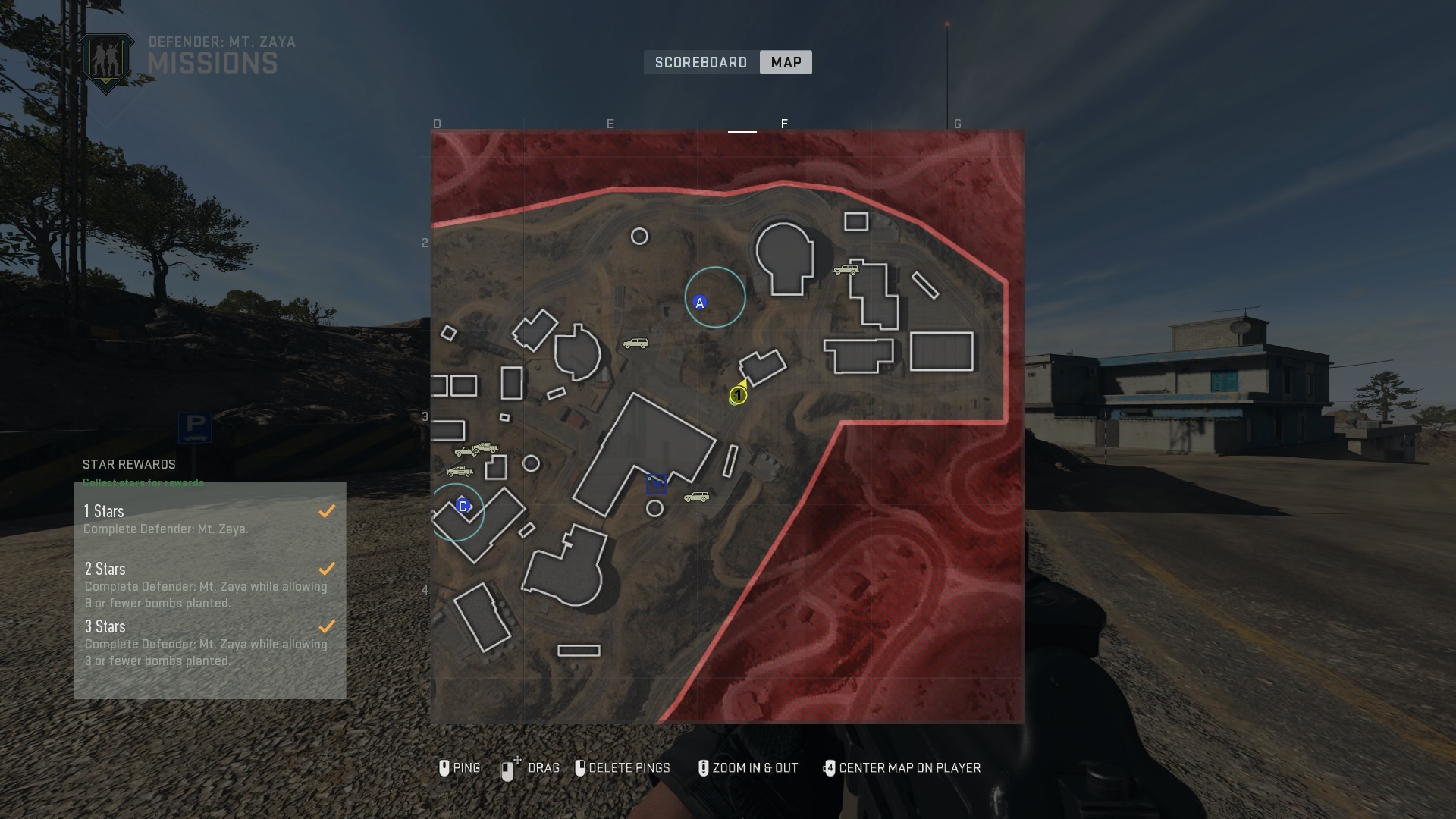This screenshot has width=1456, height=819.
Task: Toggle the 2 Stars completion checkmark
Action: point(328,569)
